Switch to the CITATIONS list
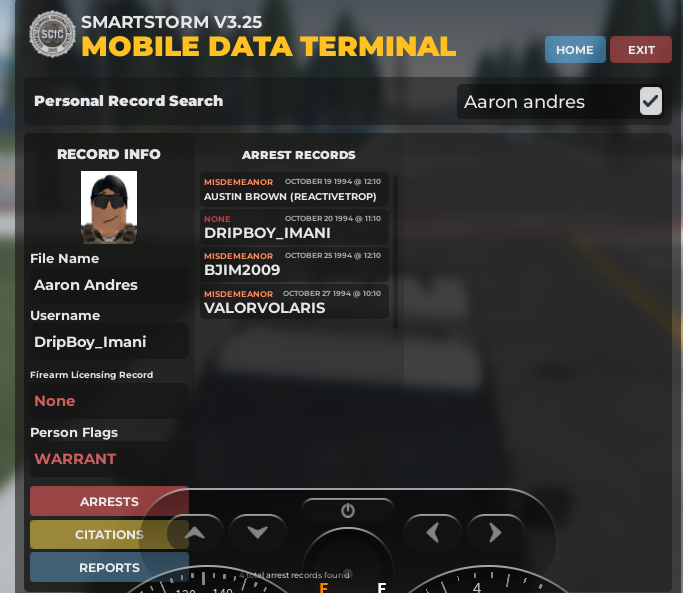 point(109,535)
